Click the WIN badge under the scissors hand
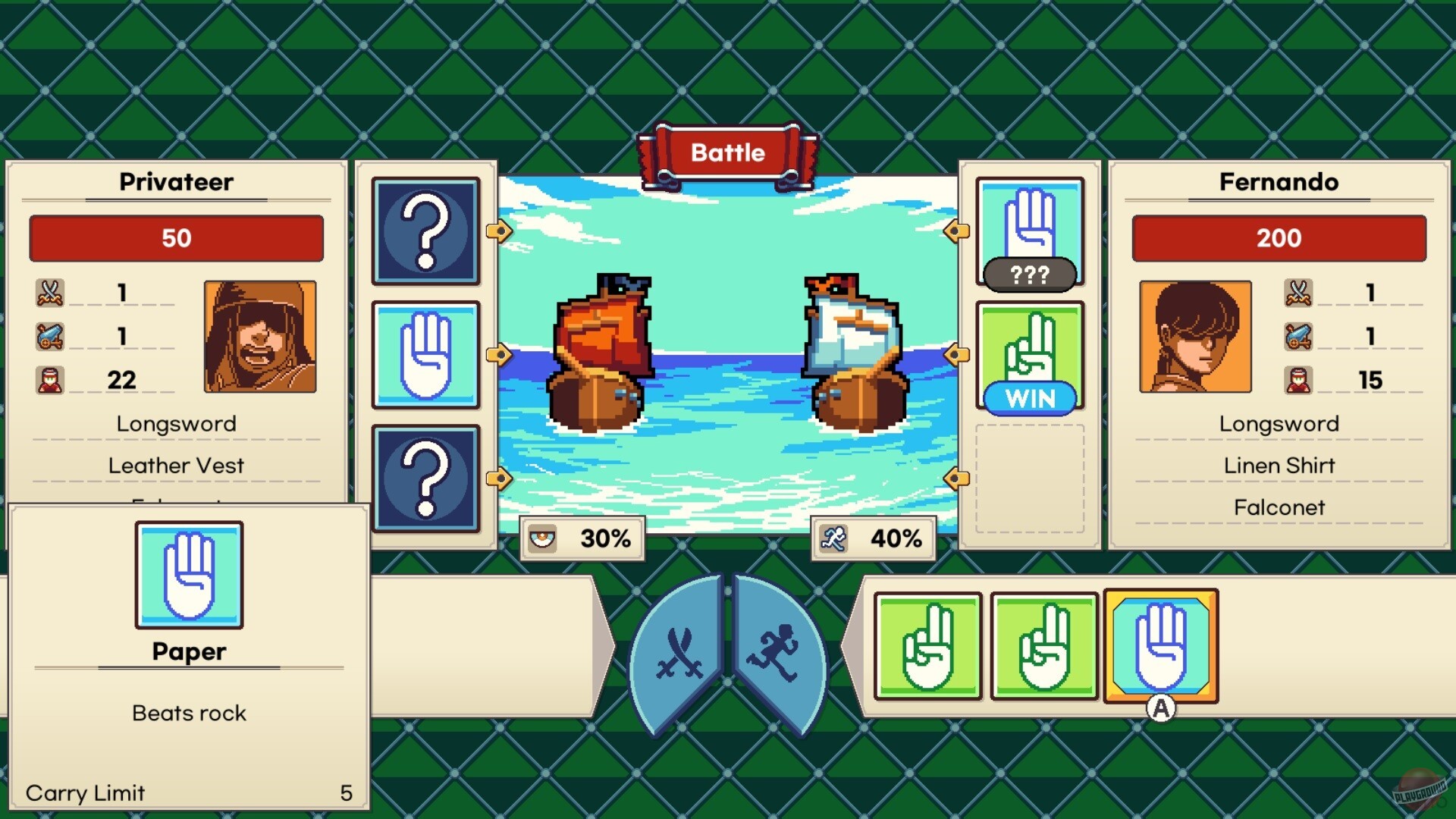 tap(1029, 397)
